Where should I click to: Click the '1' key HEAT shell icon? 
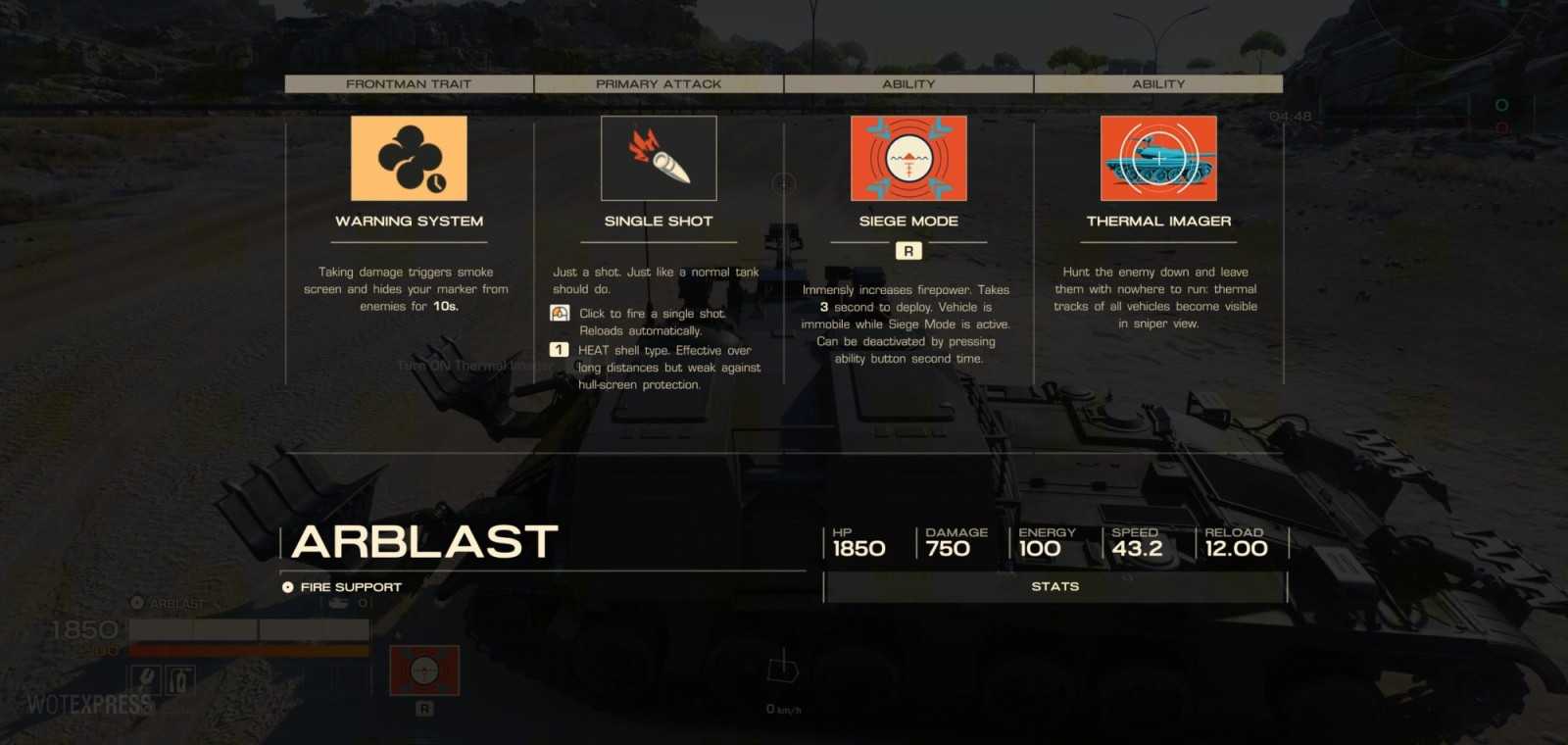tap(559, 349)
